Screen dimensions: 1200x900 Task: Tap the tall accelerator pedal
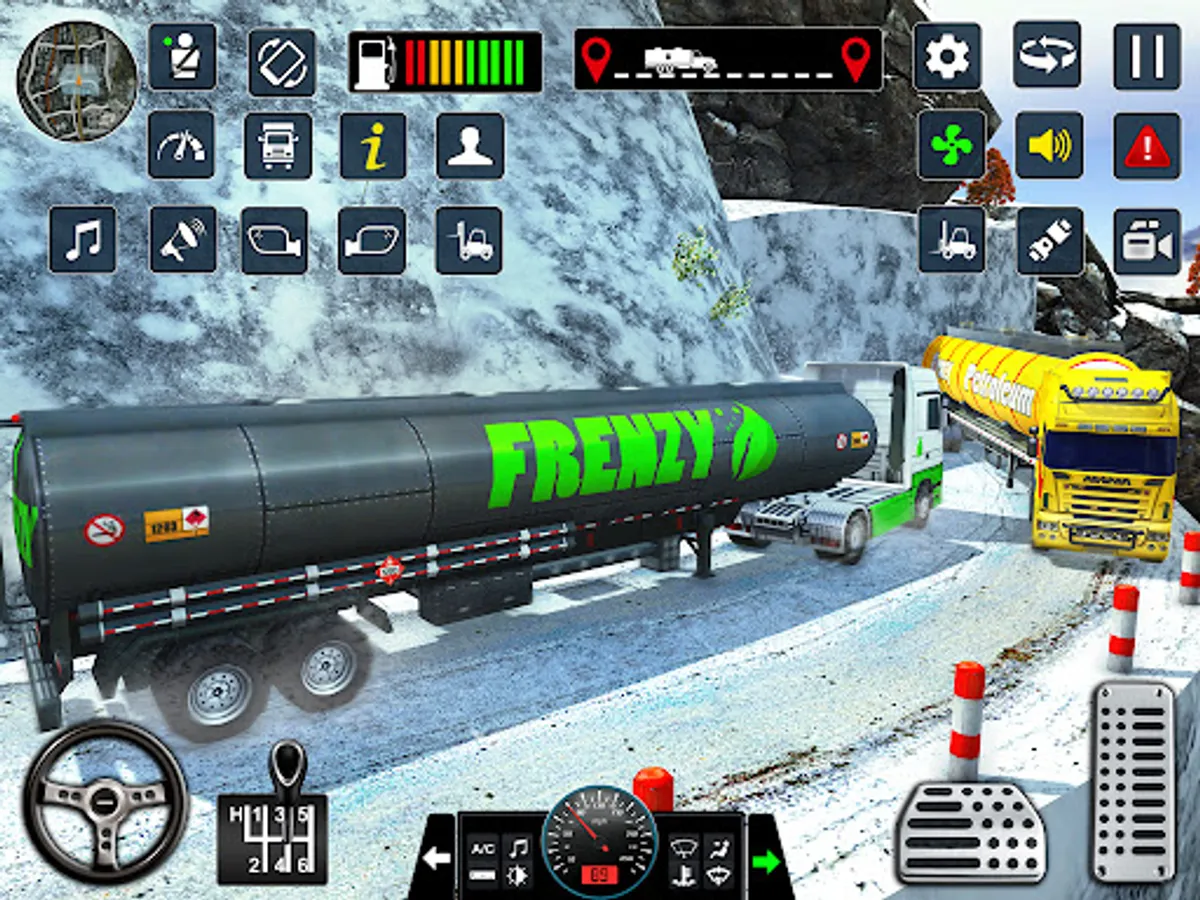pyautogui.click(x=1133, y=766)
